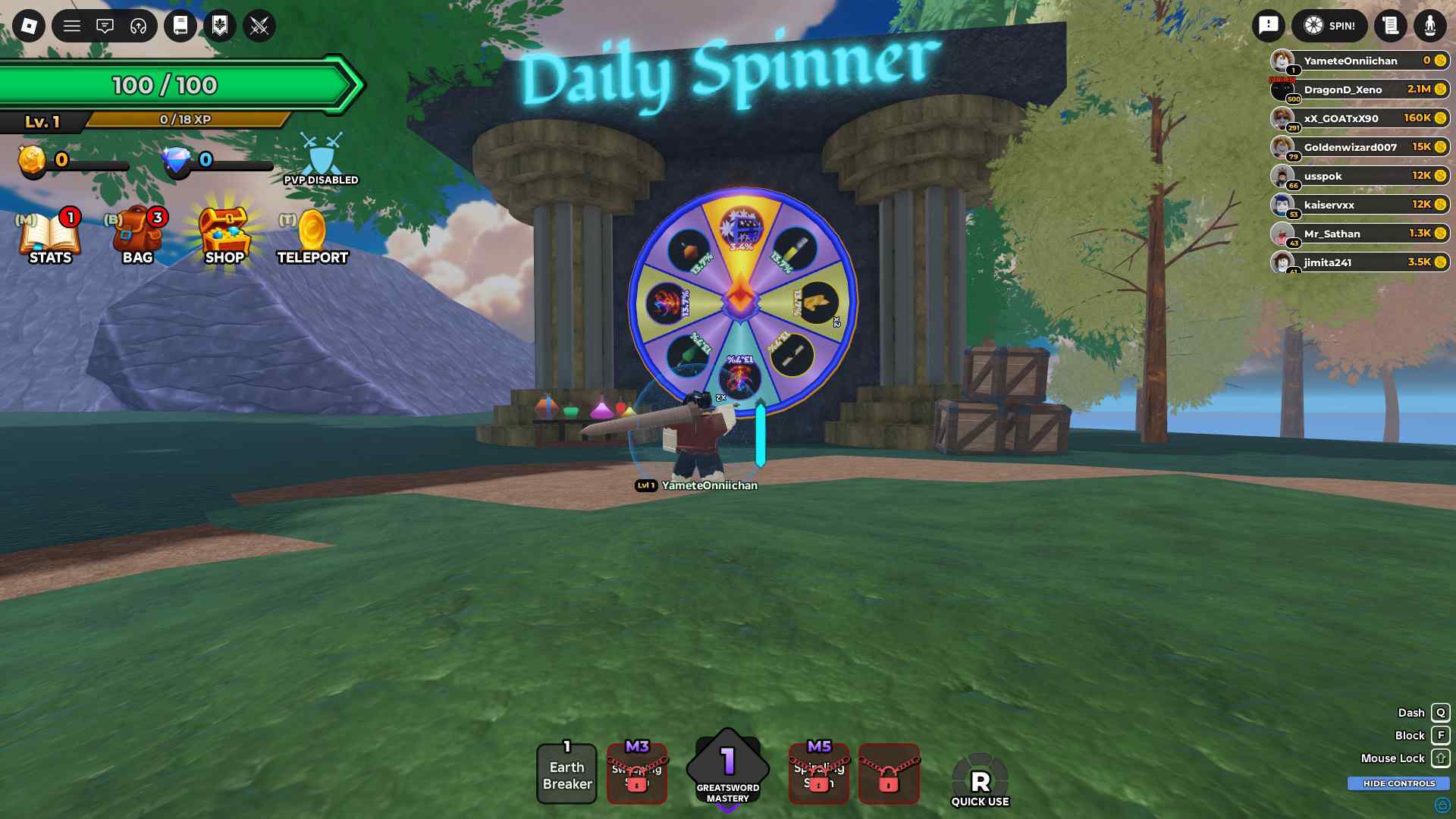Click DragonD_Xeno on the leaderboard

point(1357,89)
